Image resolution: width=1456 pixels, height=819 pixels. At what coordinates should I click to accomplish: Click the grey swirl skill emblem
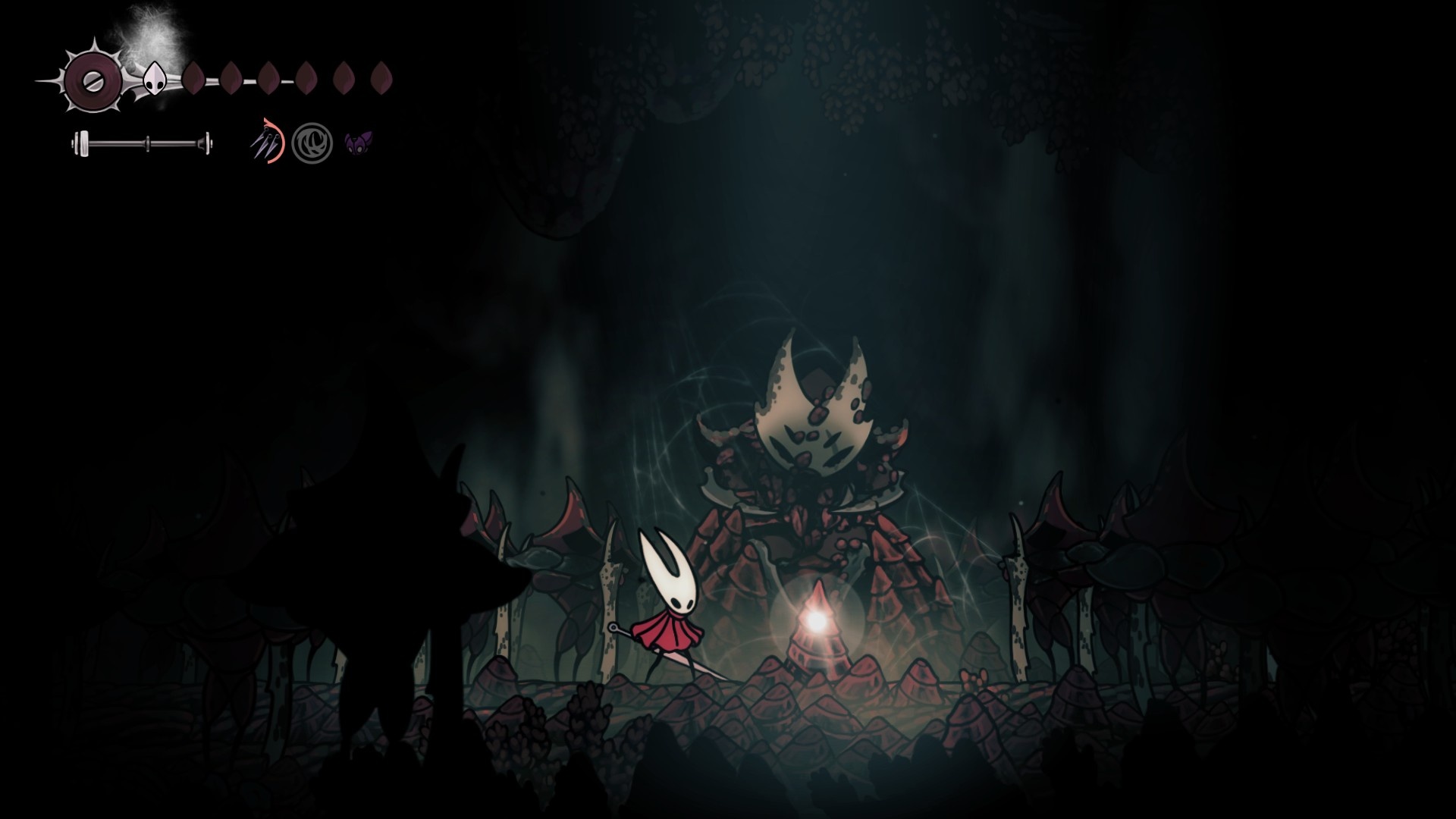pyautogui.click(x=312, y=143)
